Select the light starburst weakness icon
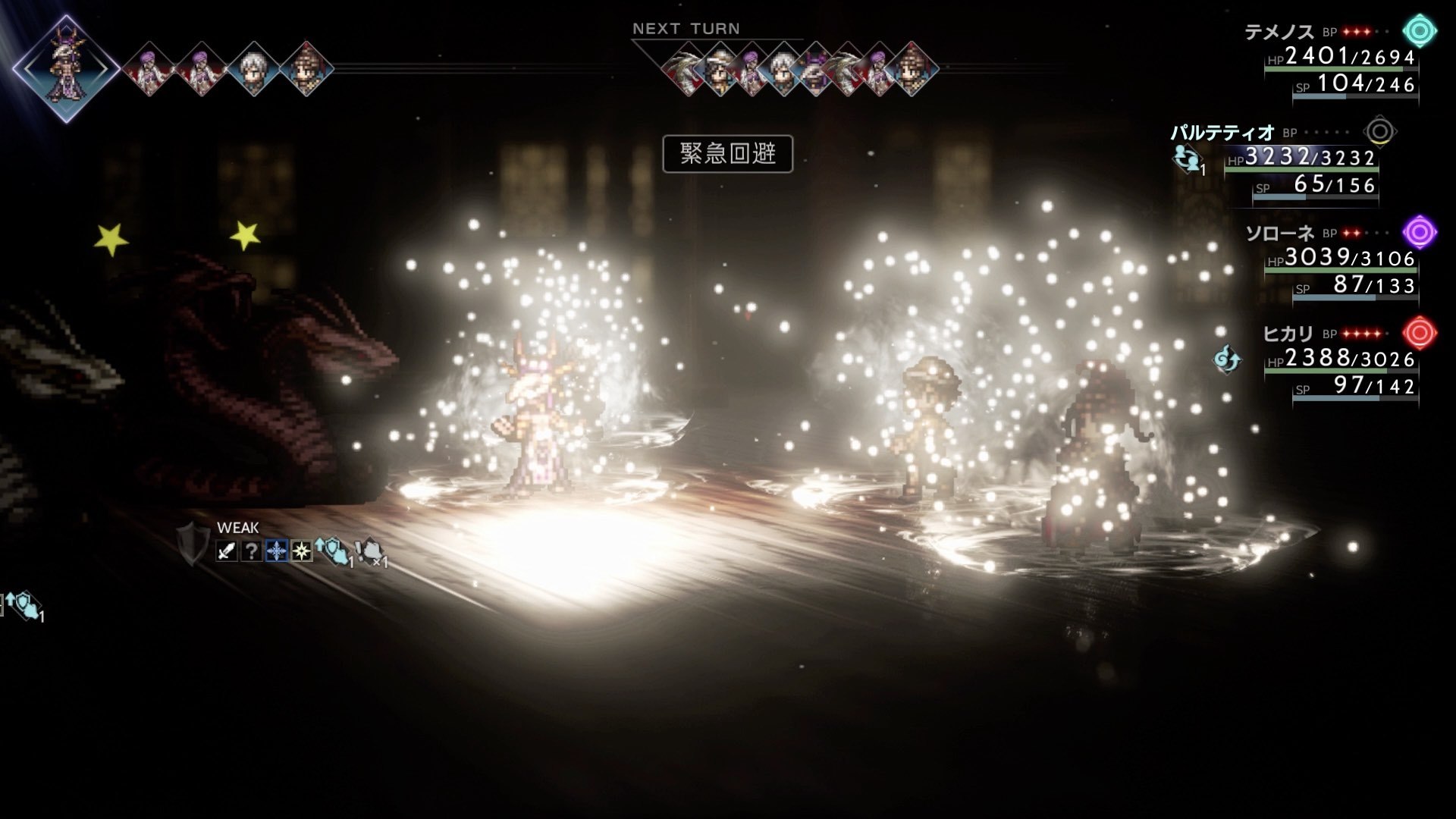Viewport: 1456px width, 819px height. pos(301,551)
